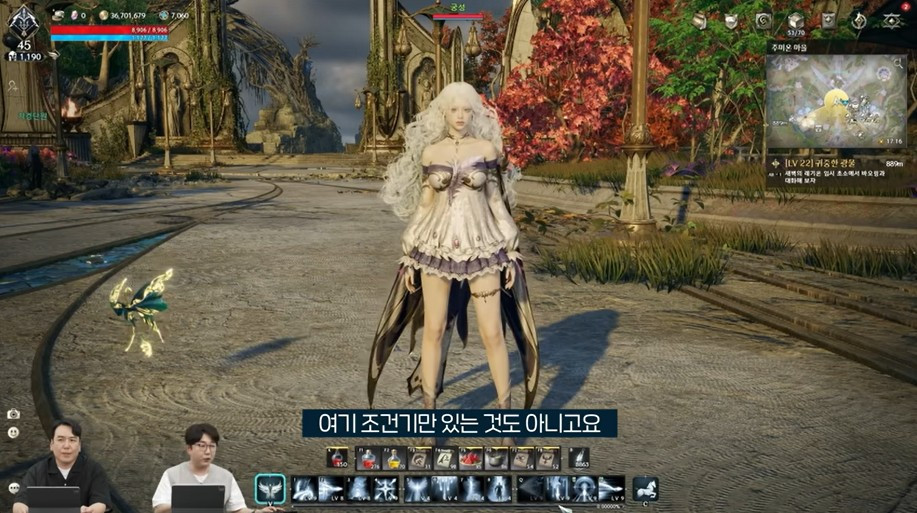The image size is (917, 513).
Task: Use the red berries food item
Action: click(x=470, y=459)
